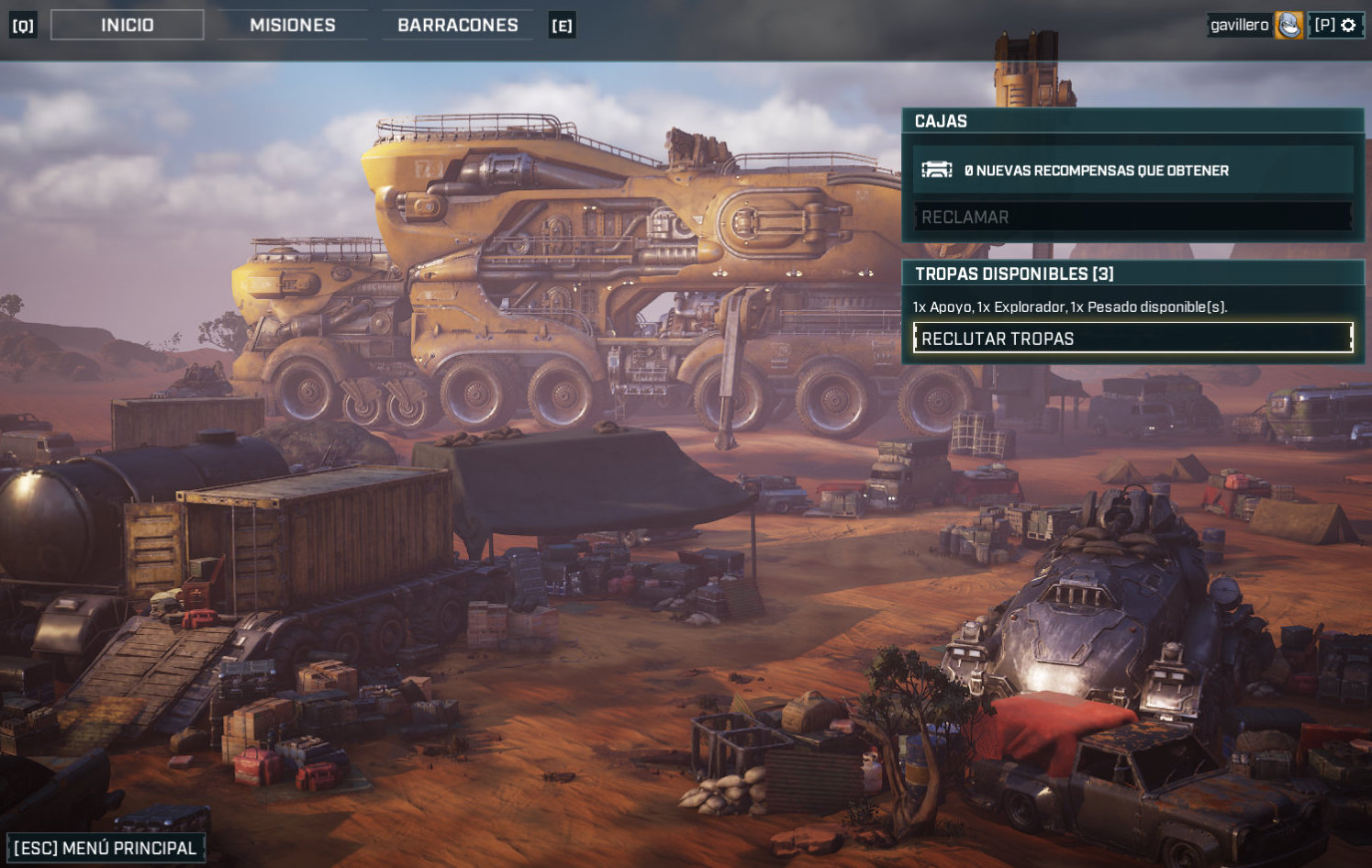Viewport: 1372px width, 868px height.
Task: Click the gavillero player avatar
Action: point(1288,25)
